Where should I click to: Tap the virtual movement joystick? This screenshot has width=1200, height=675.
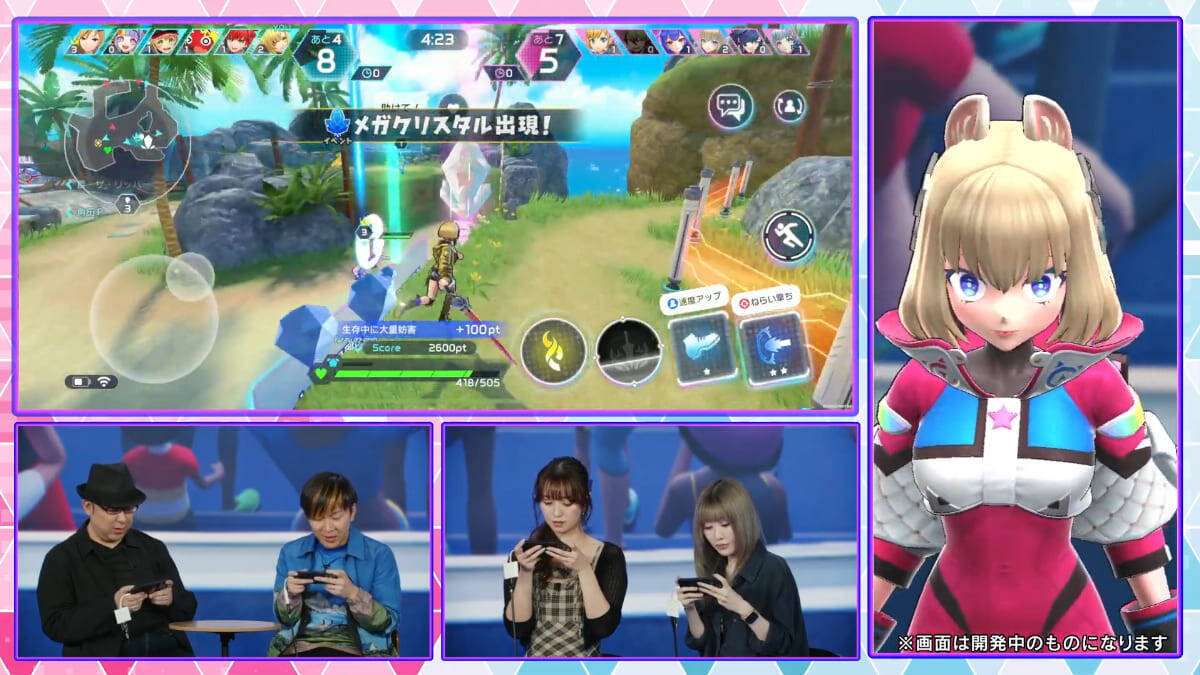[153, 318]
